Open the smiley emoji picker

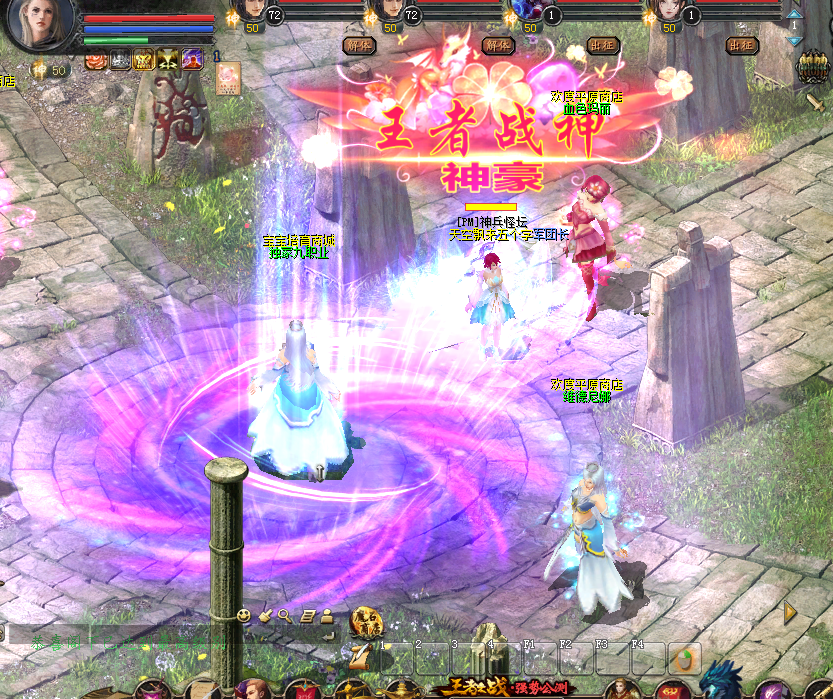click(x=244, y=615)
